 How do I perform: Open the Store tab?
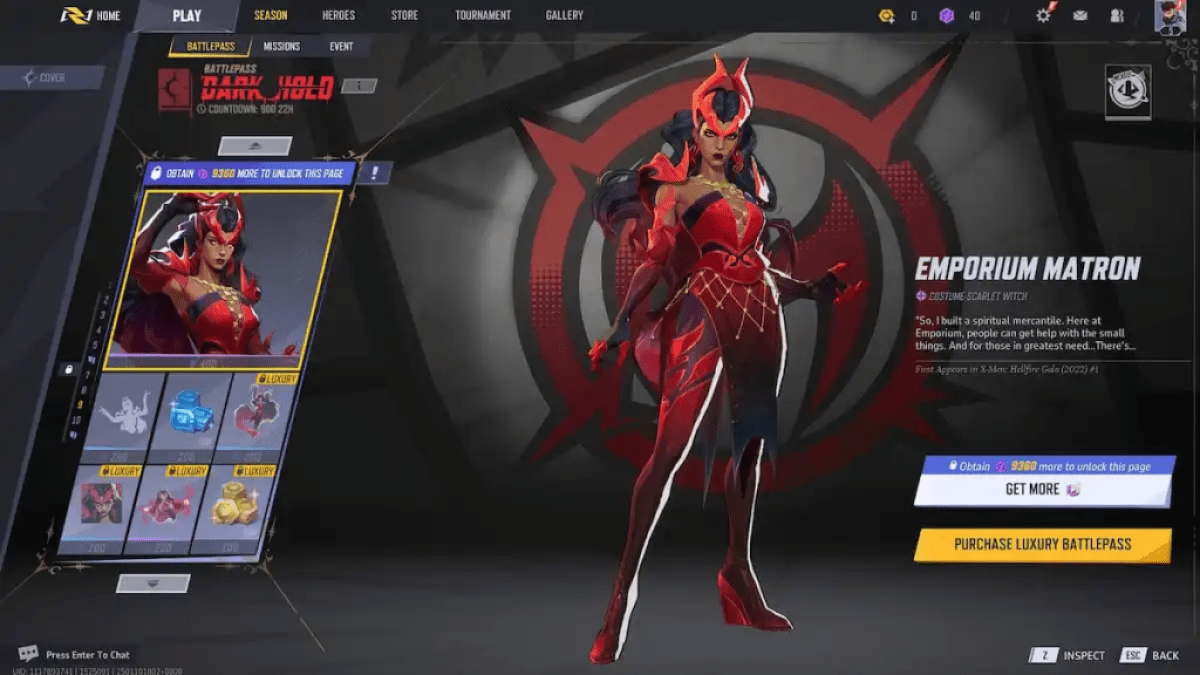click(404, 16)
